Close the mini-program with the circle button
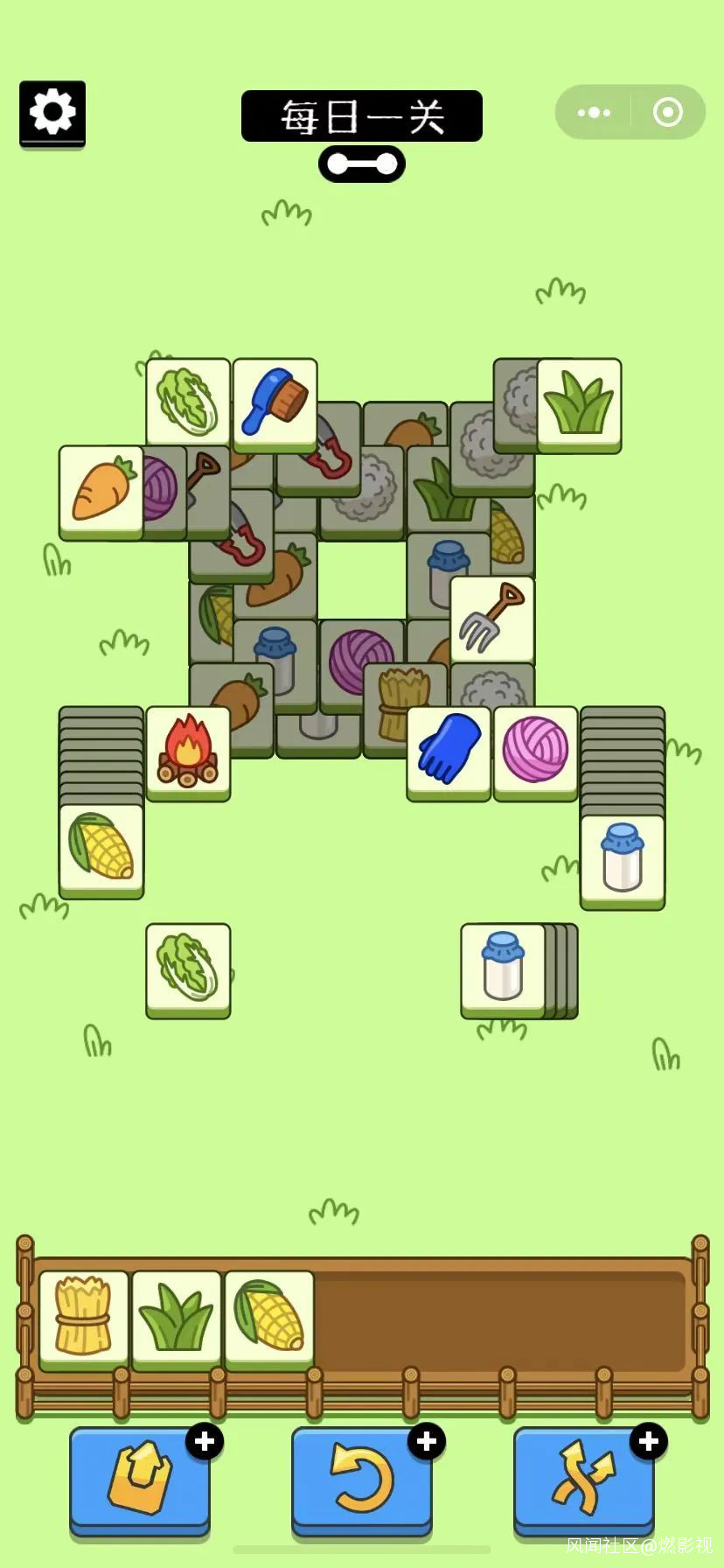Viewport: 724px width, 1568px height. pyautogui.click(x=668, y=113)
